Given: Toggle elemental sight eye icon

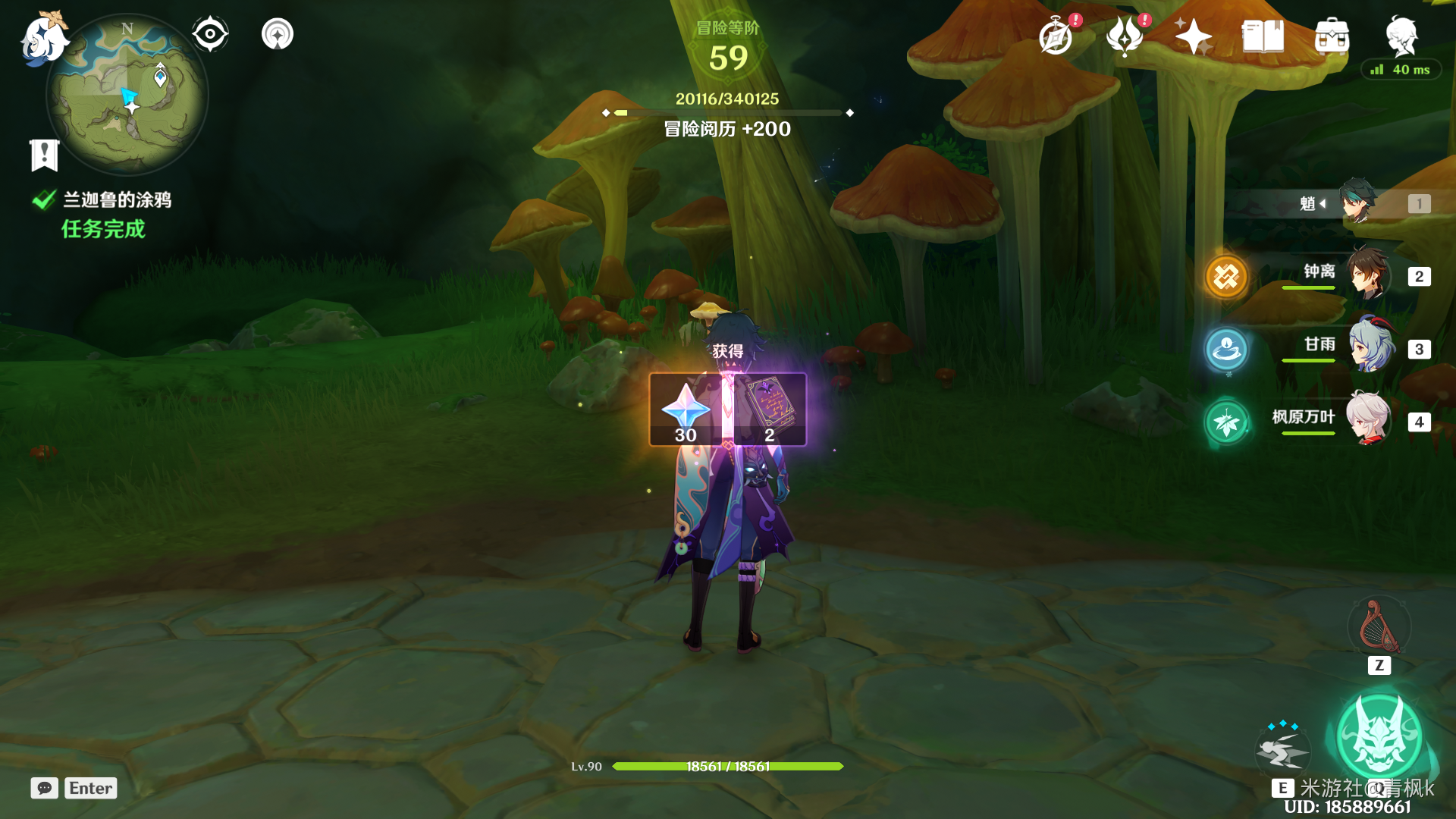Looking at the screenshot, I should (210, 34).
